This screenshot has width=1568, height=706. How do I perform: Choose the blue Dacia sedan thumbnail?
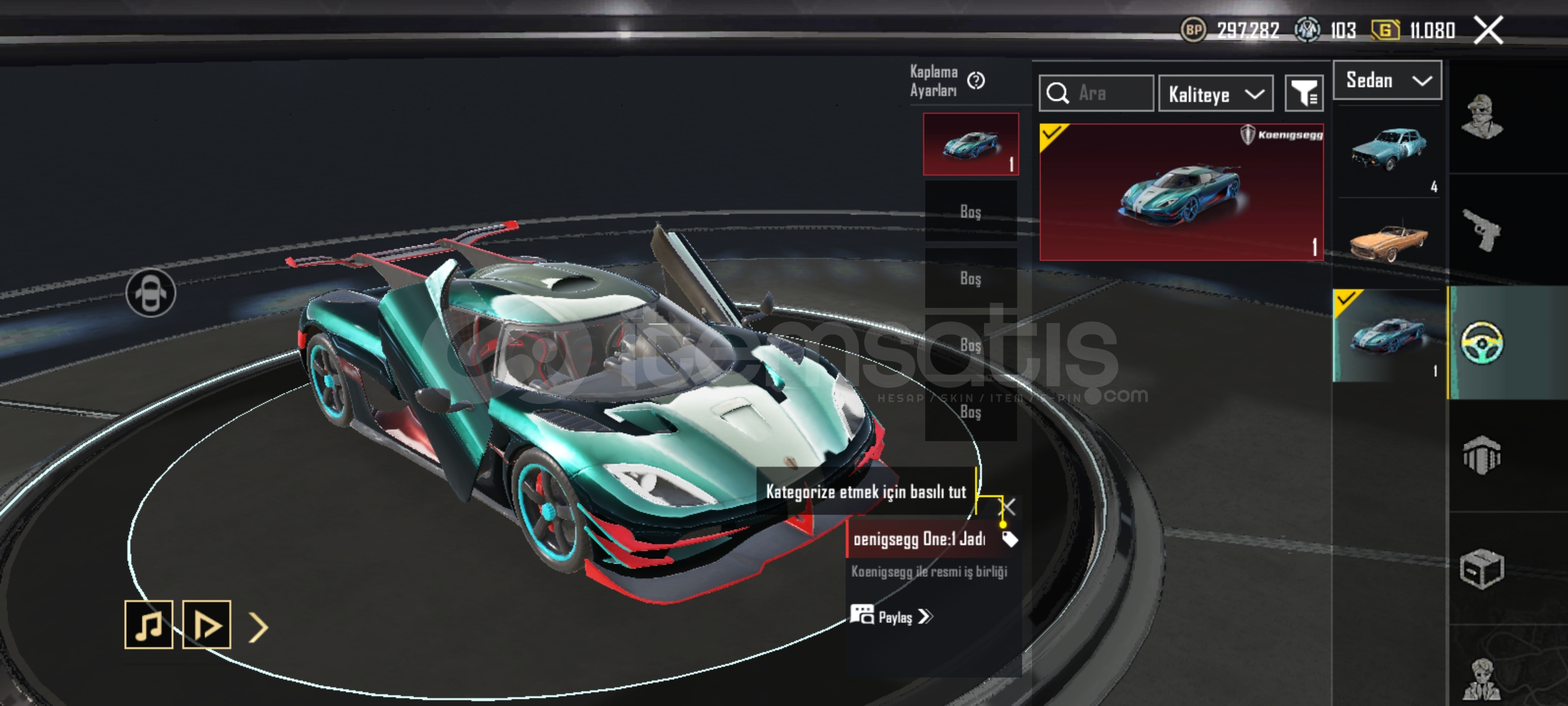coord(1388,152)
